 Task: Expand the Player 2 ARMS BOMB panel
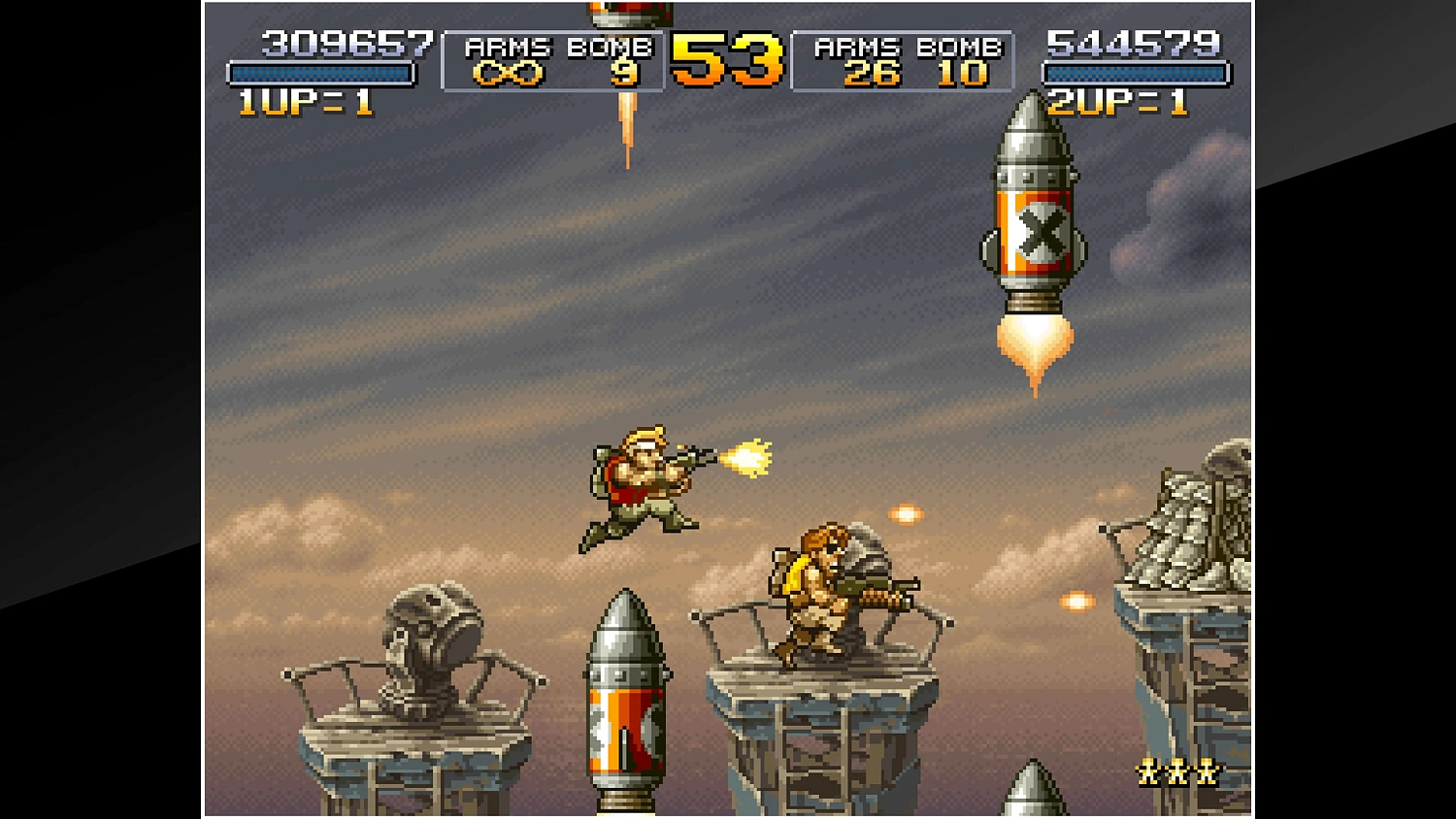903,60
